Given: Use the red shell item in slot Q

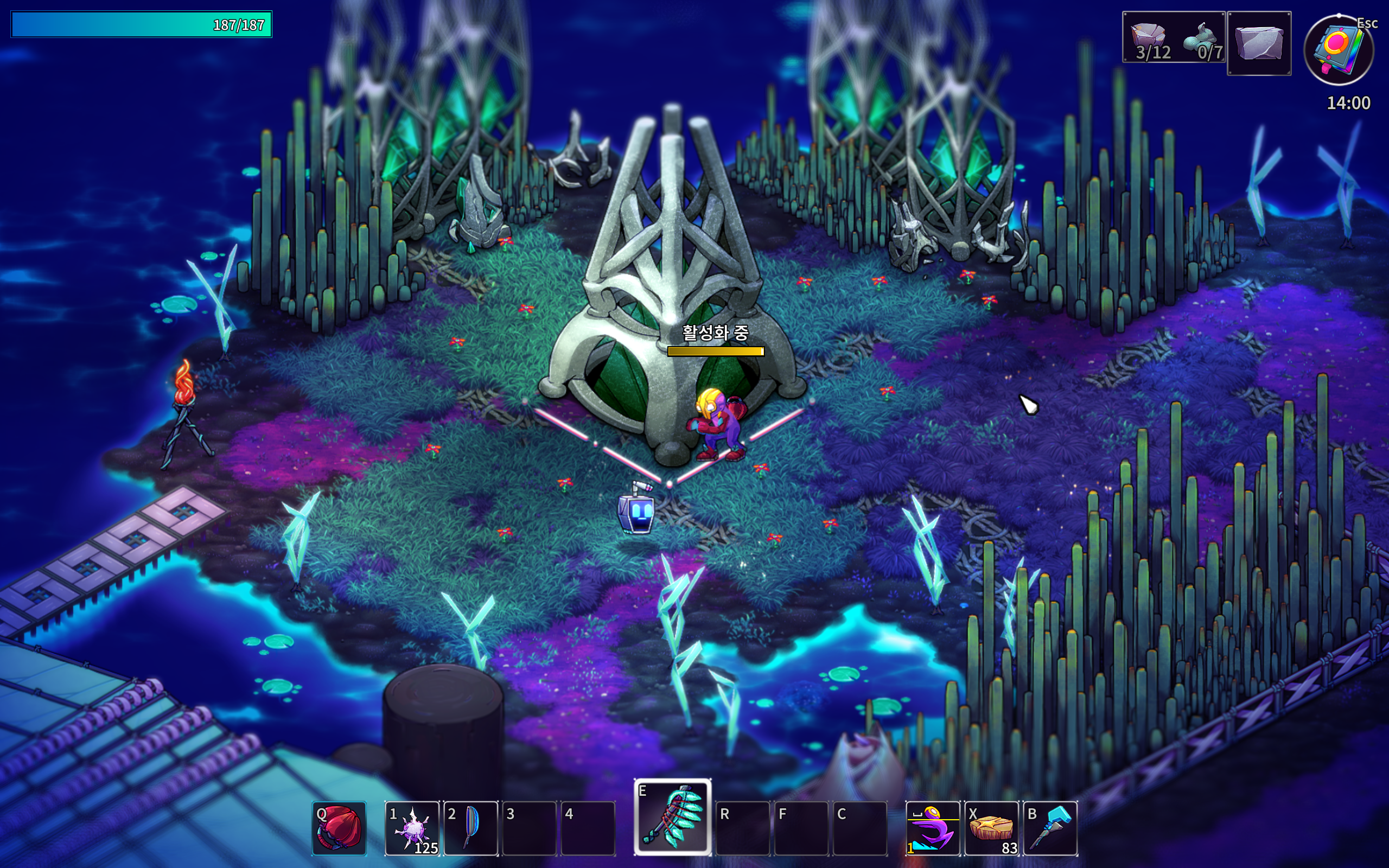Looking at the screenshot, I should click(339, 828).
